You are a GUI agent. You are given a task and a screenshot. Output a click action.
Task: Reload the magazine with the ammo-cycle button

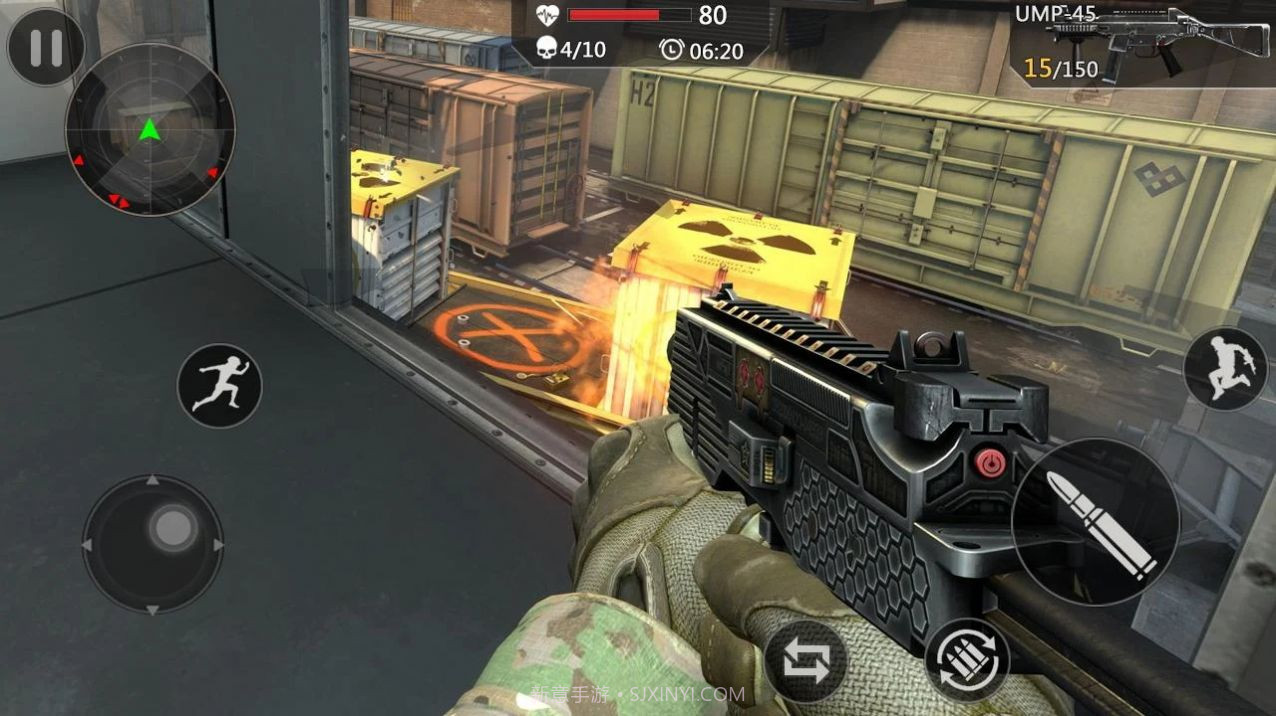[967, 659]
